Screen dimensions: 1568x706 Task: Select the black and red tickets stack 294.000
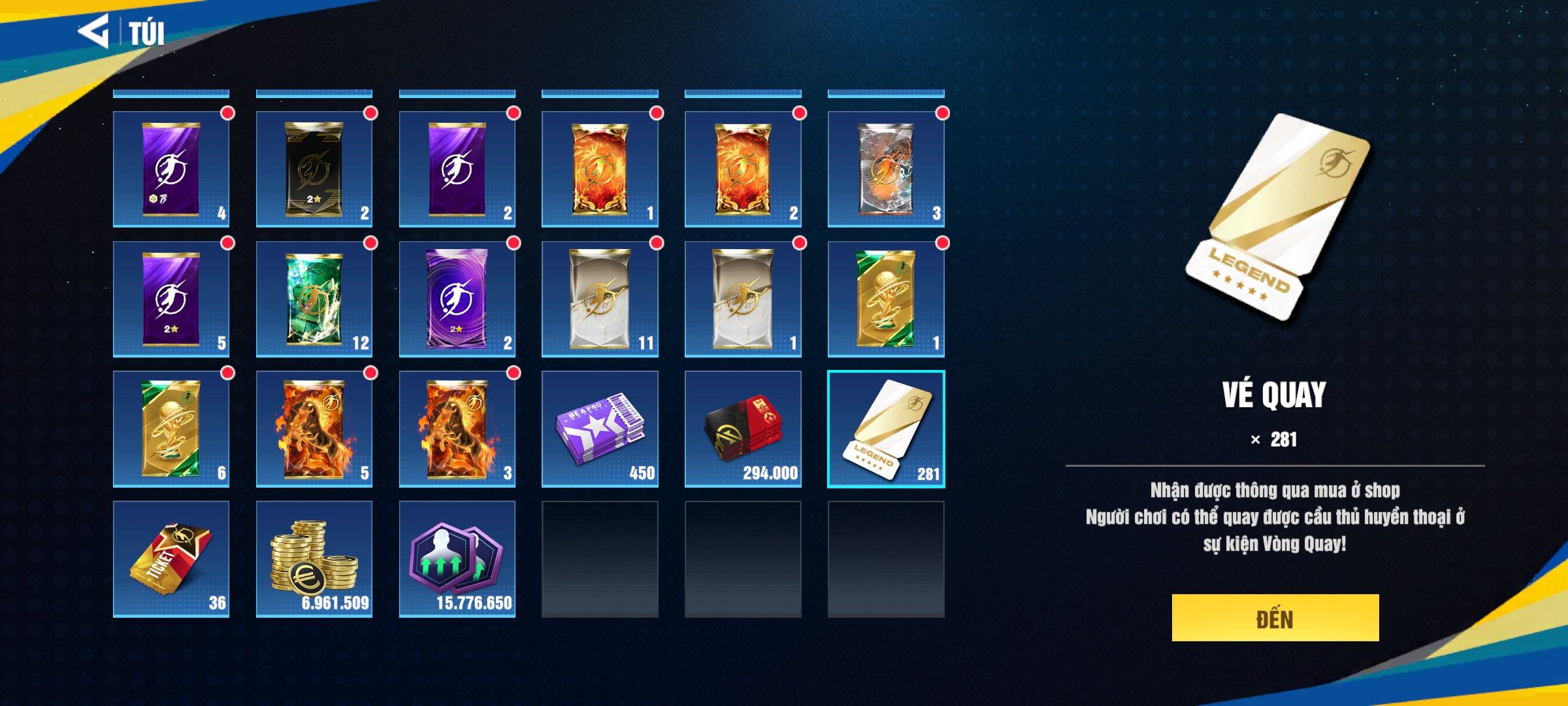coord(742,429)
